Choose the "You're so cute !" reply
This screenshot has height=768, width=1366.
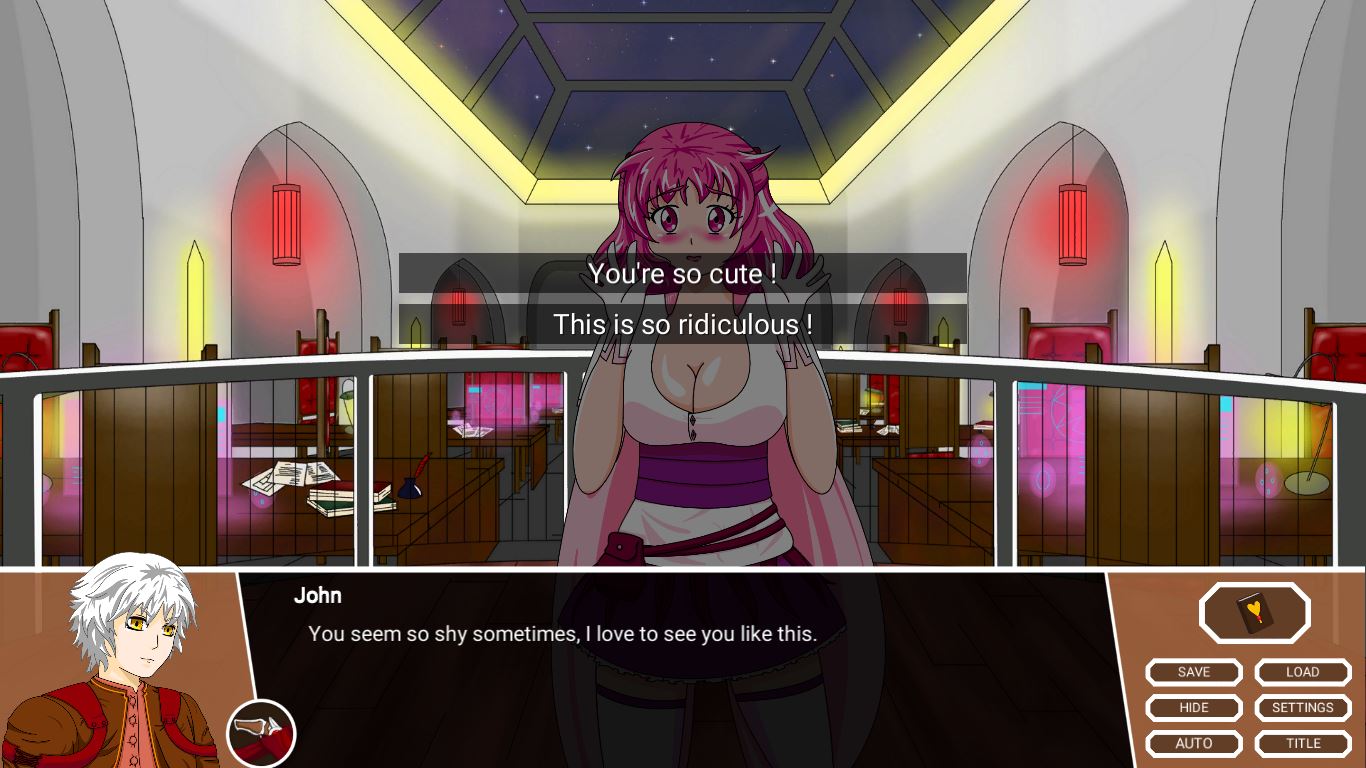click(682, 273)
